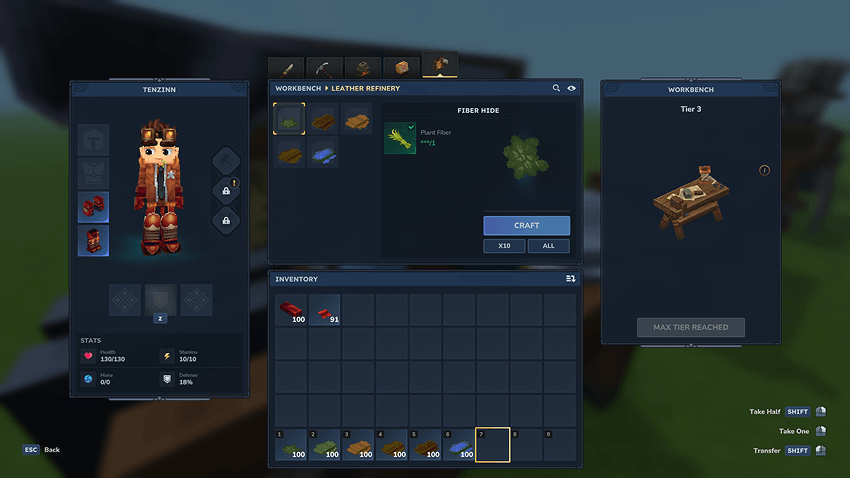Craft the Fiber Hide
The height and width of the screenshot is (478, 850).
point(526,225)
